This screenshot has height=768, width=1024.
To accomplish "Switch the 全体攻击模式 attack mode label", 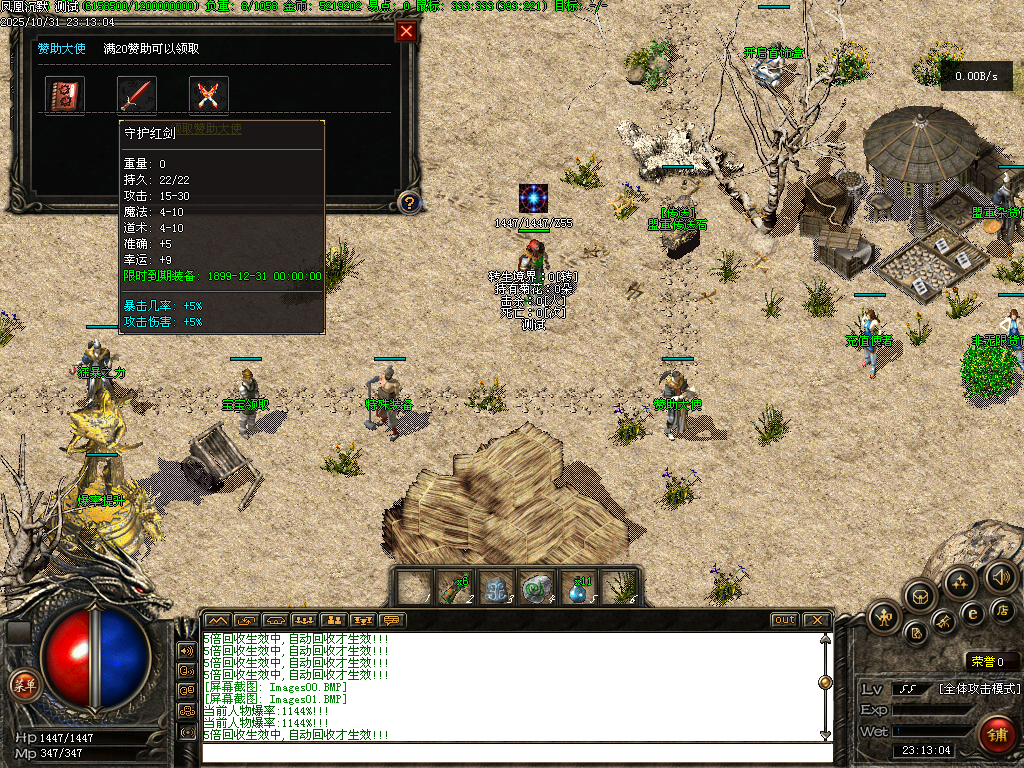I will click(x=980, y=689).
